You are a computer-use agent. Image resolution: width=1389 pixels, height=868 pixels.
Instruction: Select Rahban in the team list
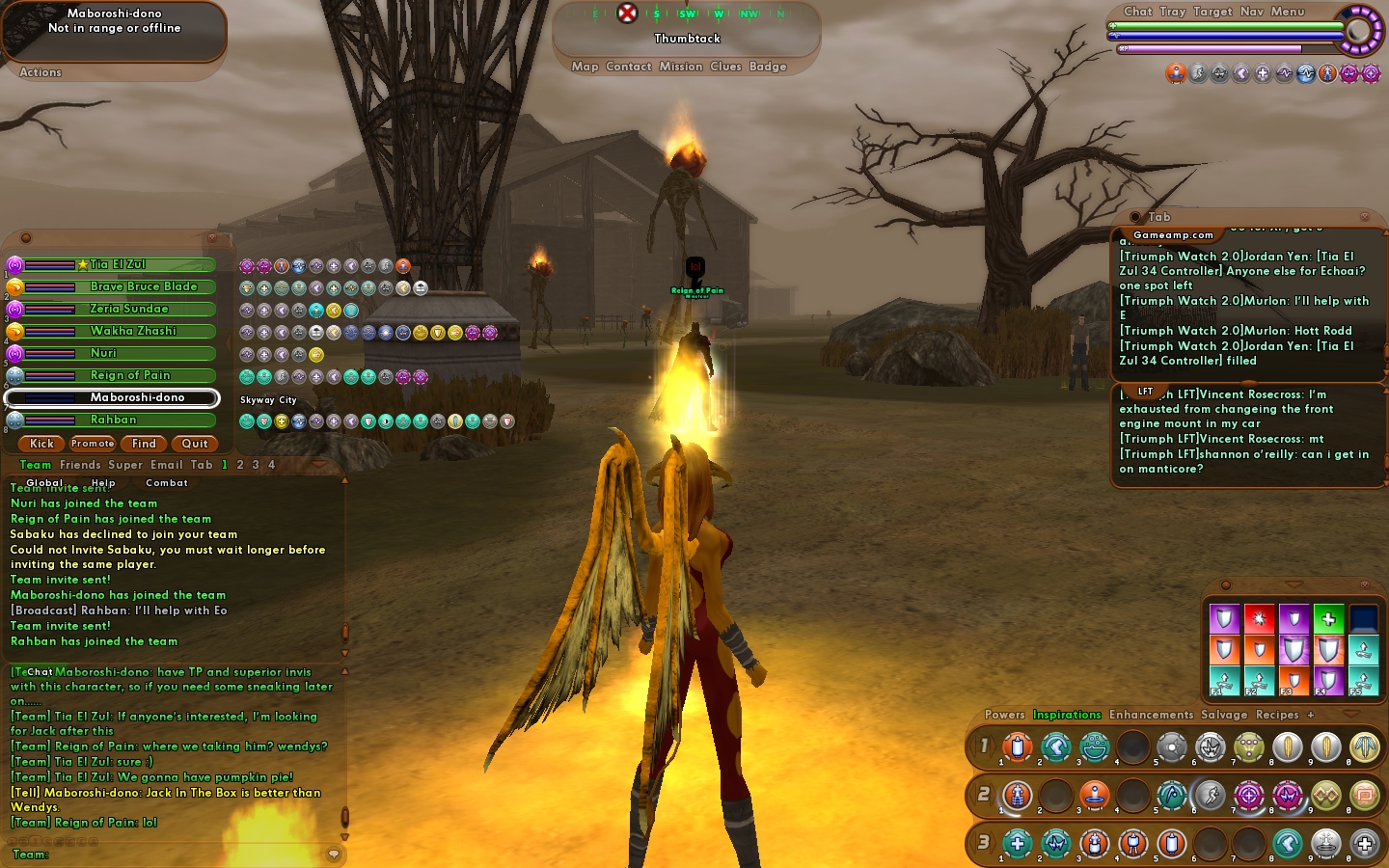coord(113,420)
